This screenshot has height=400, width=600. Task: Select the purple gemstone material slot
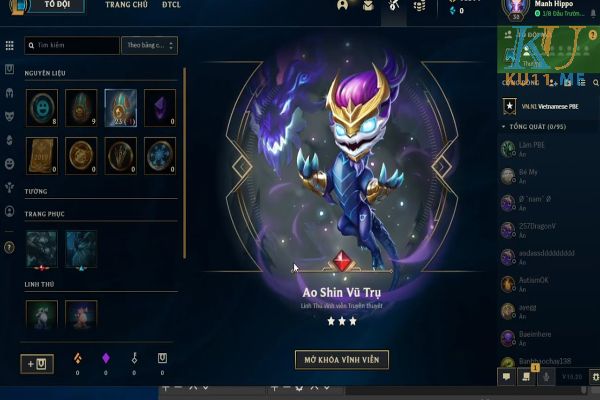pyautogui.click(x=159, y=107)
